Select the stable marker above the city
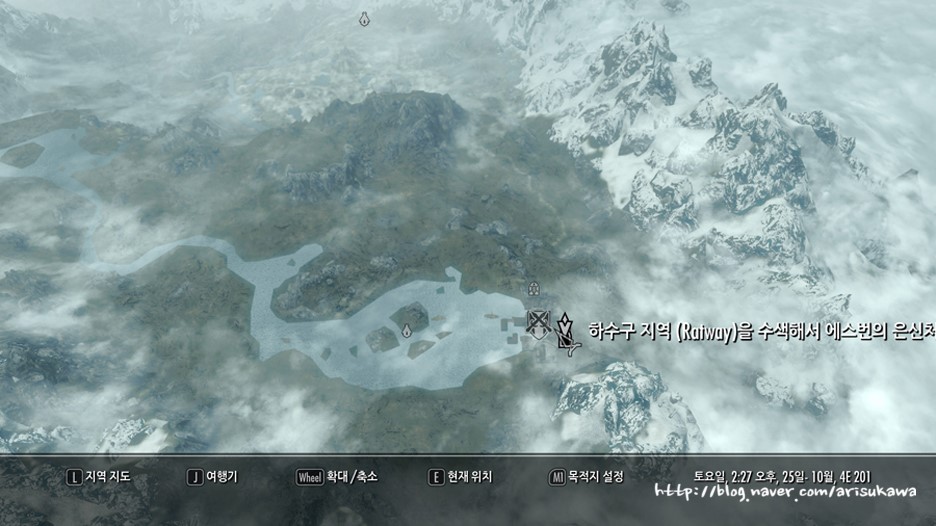936x526 pixels. [534, 288]
